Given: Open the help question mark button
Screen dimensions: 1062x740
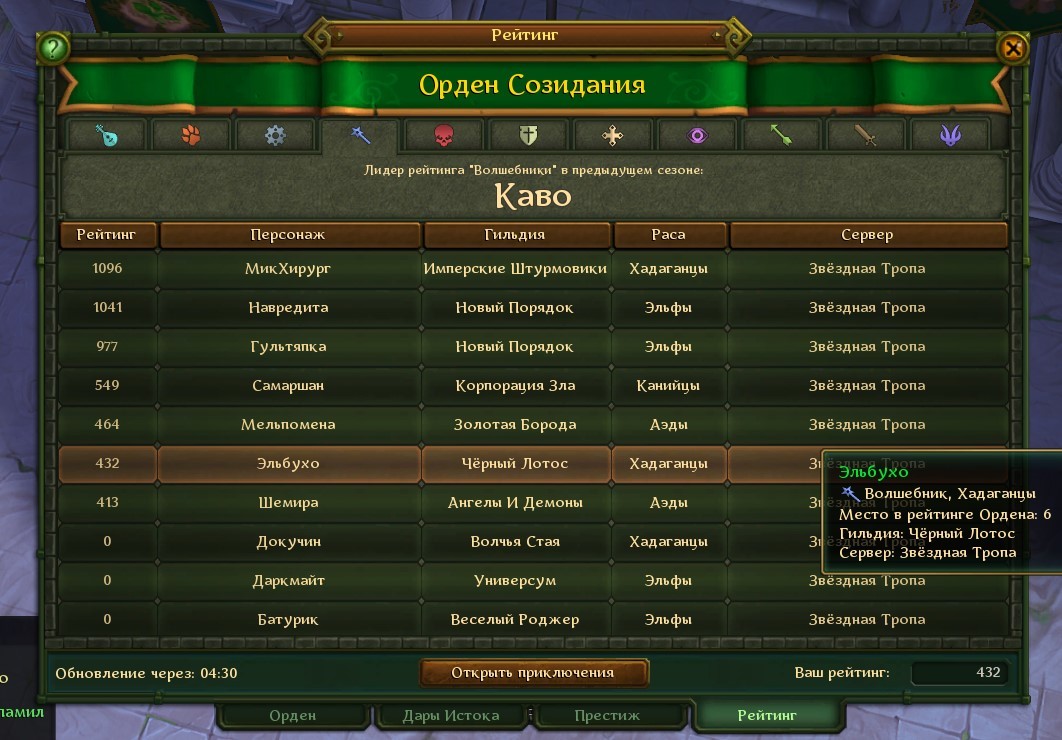Looking at the screenshot, I should pos(52,47).
